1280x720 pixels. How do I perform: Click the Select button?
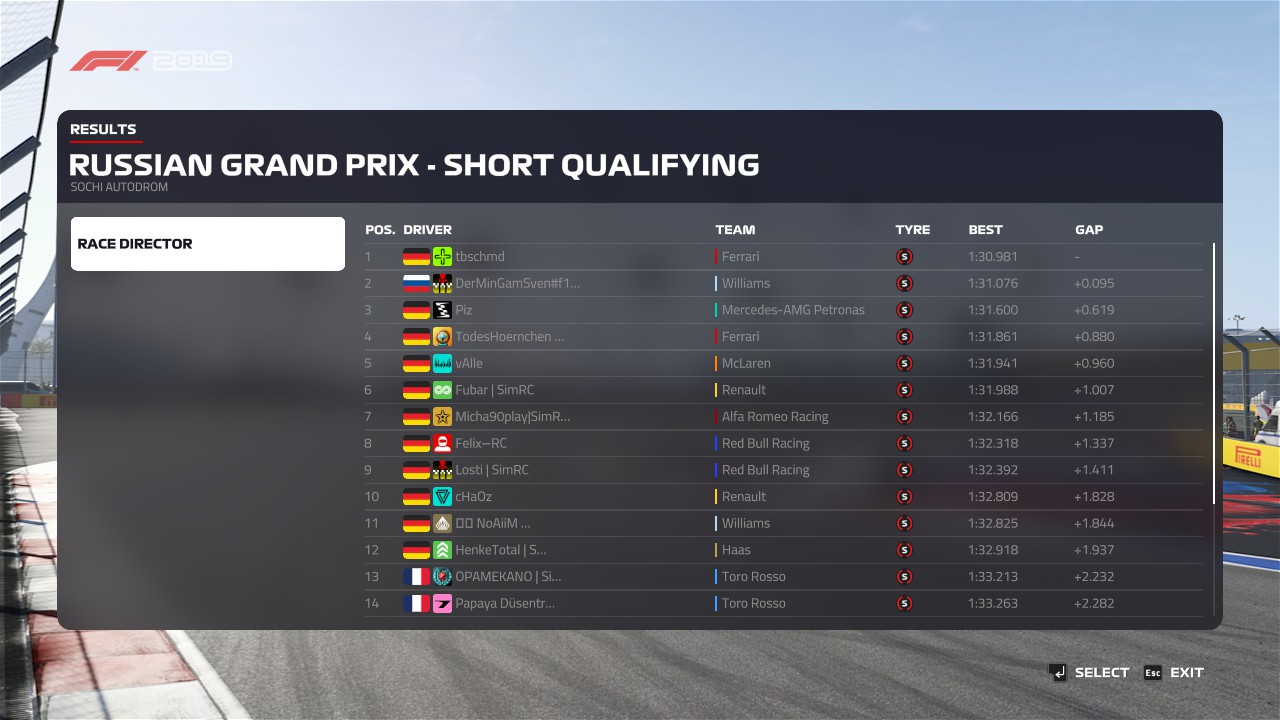click(x=1089, y=673)
